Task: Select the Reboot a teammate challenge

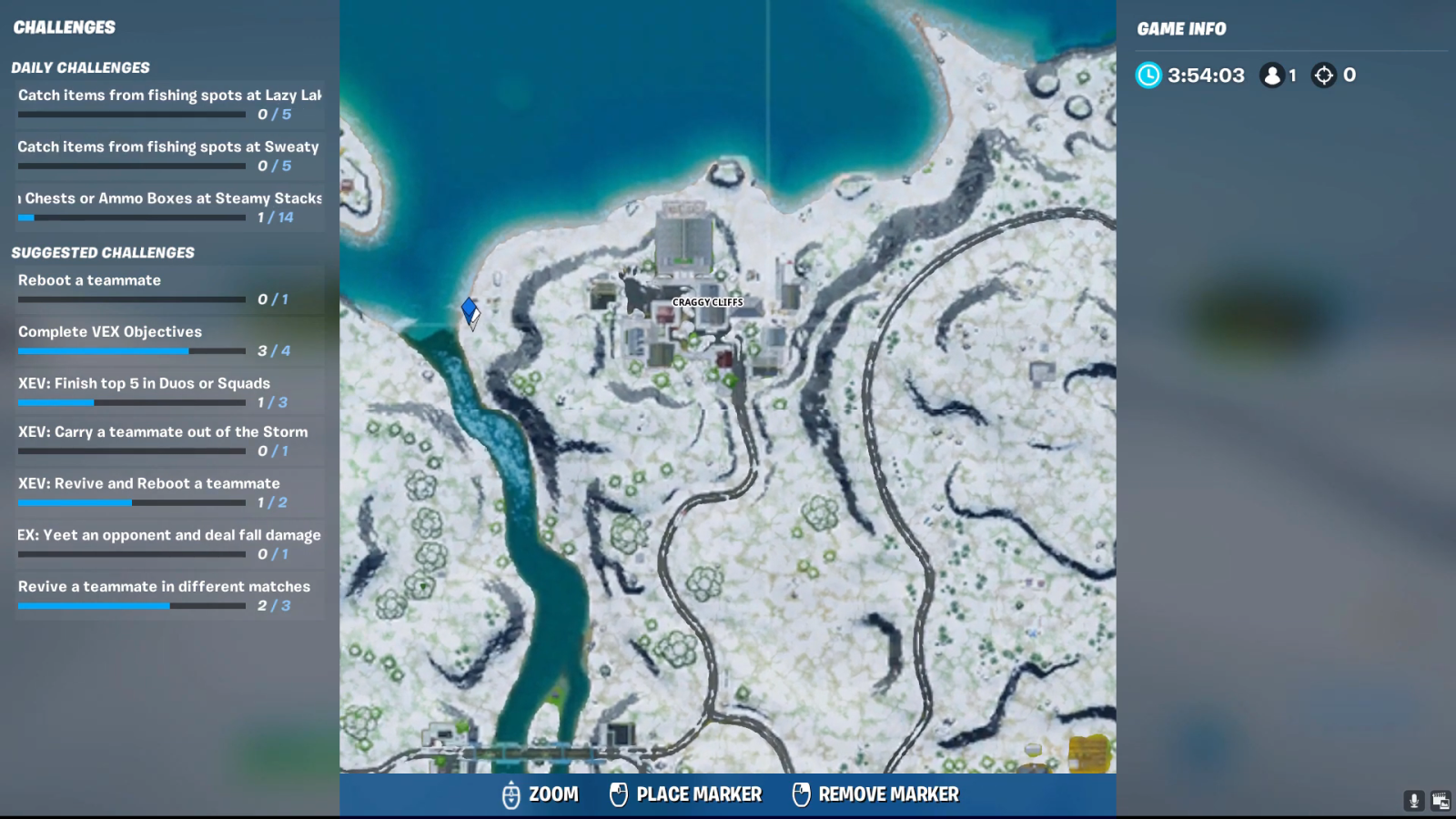Action: click(169, 288)
